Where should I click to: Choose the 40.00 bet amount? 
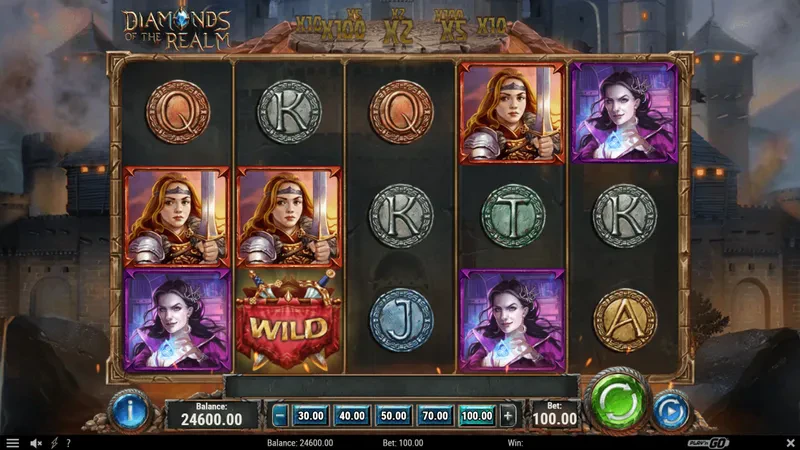click(351, 415)
